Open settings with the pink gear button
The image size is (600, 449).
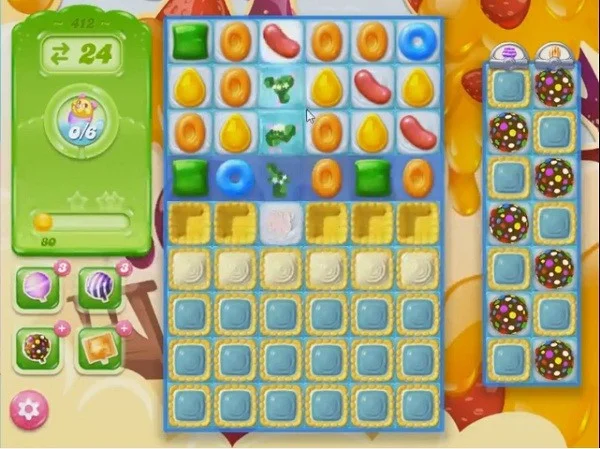(30, 411)
